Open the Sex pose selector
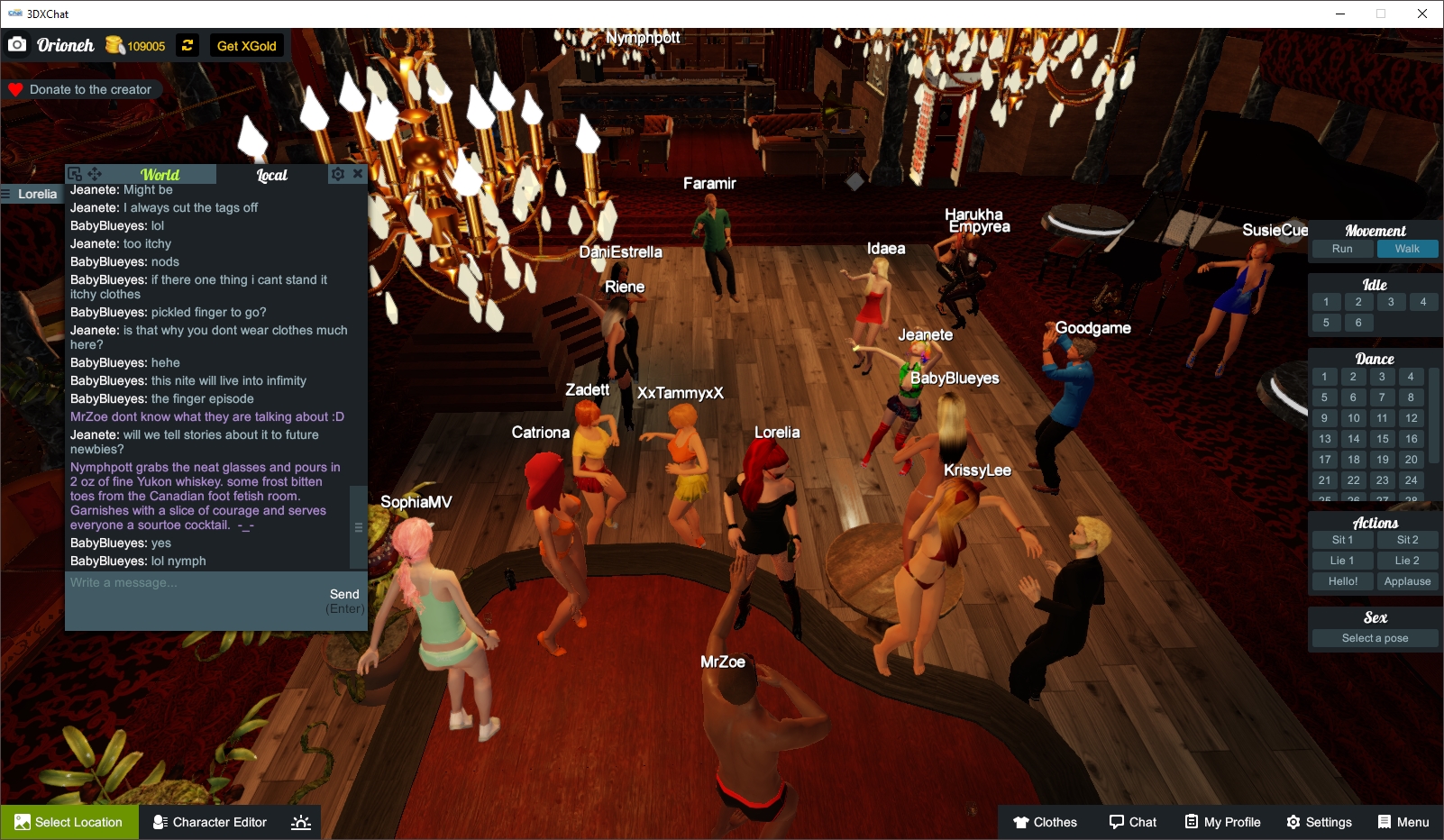 [1374, 637]
